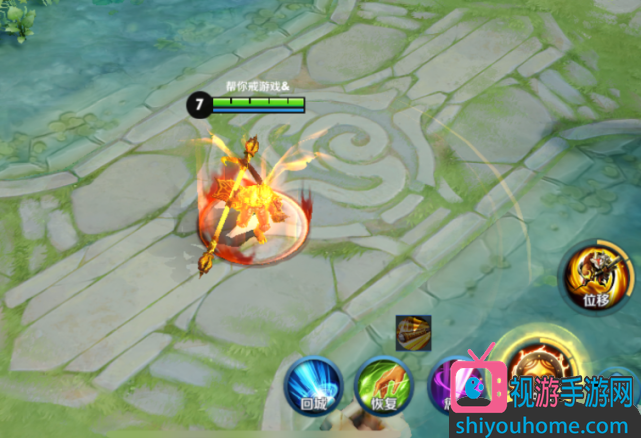Tap the small golden equipment item icon
Viewport: 641px width, 438px height.
coord(413,331)
